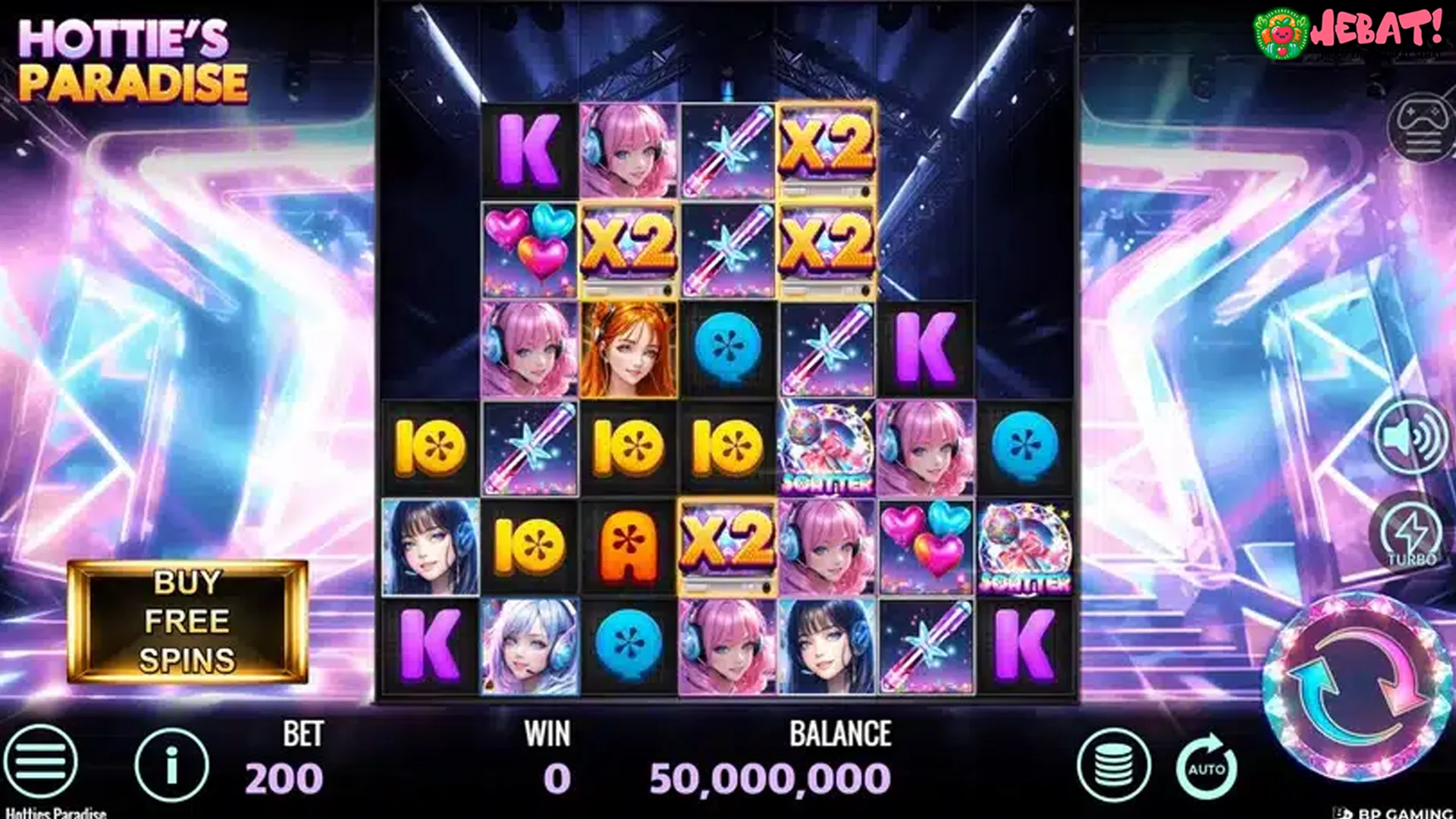The image size is (1456, 819).
Task: Toggle Turbo spin mode
Action: click(x=1411, y=535)
